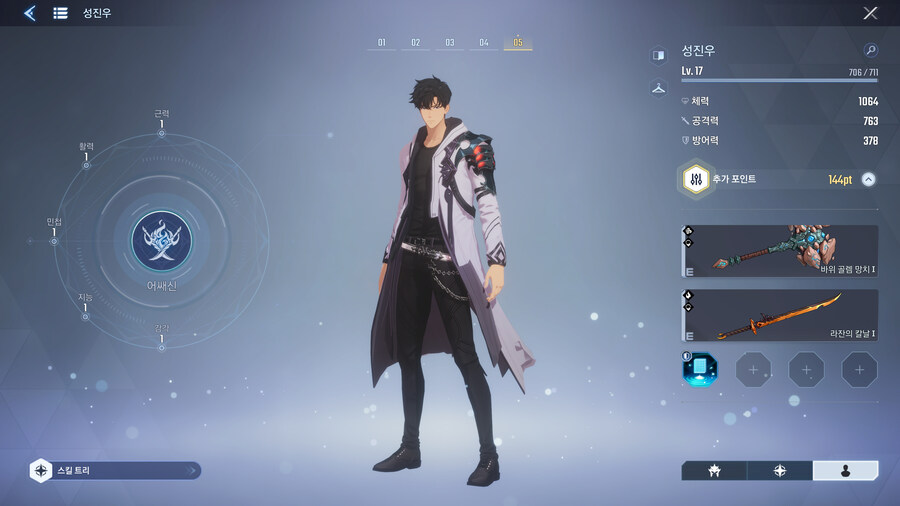
Task: Choose preset tab 03
Action: click(x=450, y=43)
